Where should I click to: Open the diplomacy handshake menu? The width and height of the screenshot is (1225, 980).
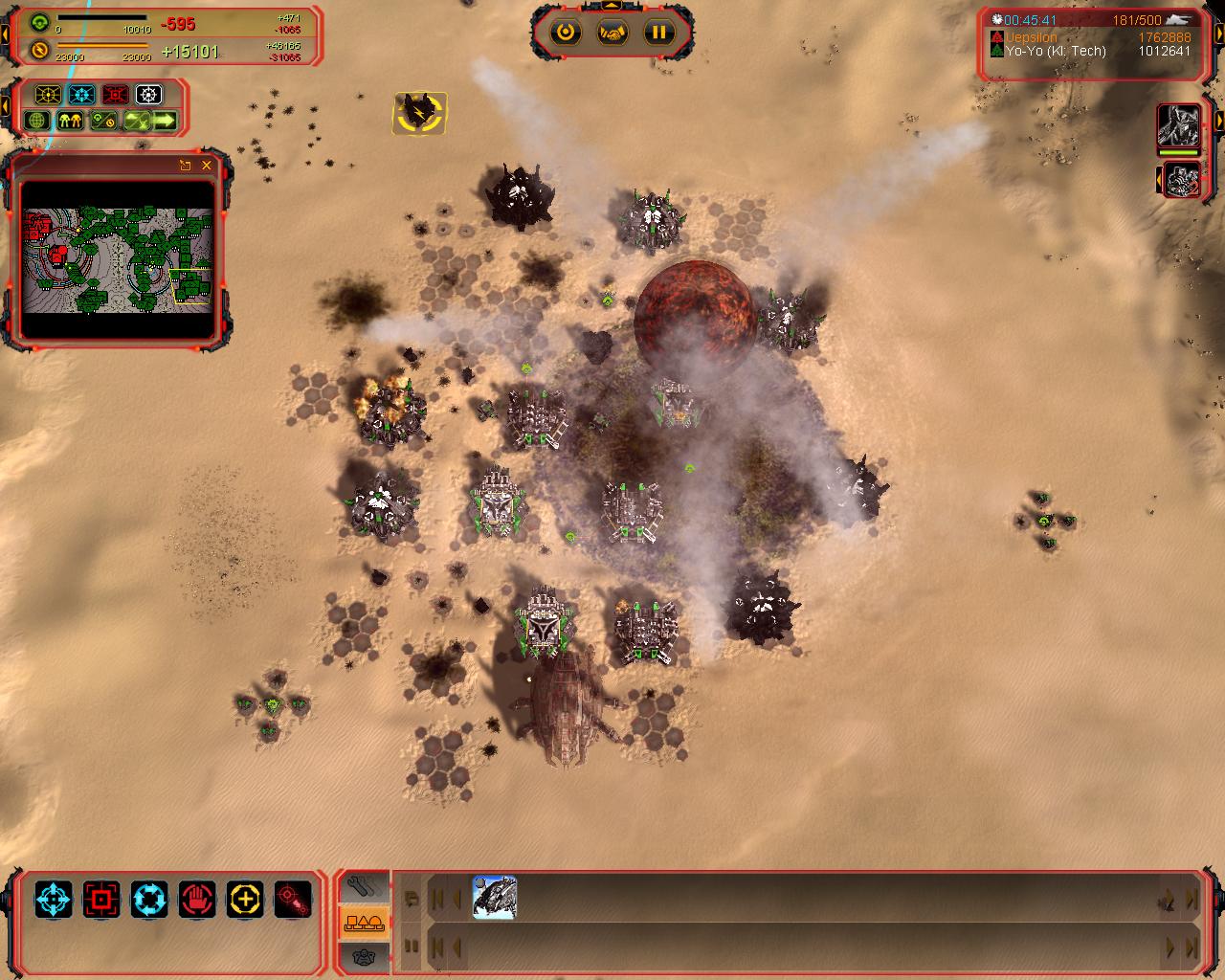(612, 33)
